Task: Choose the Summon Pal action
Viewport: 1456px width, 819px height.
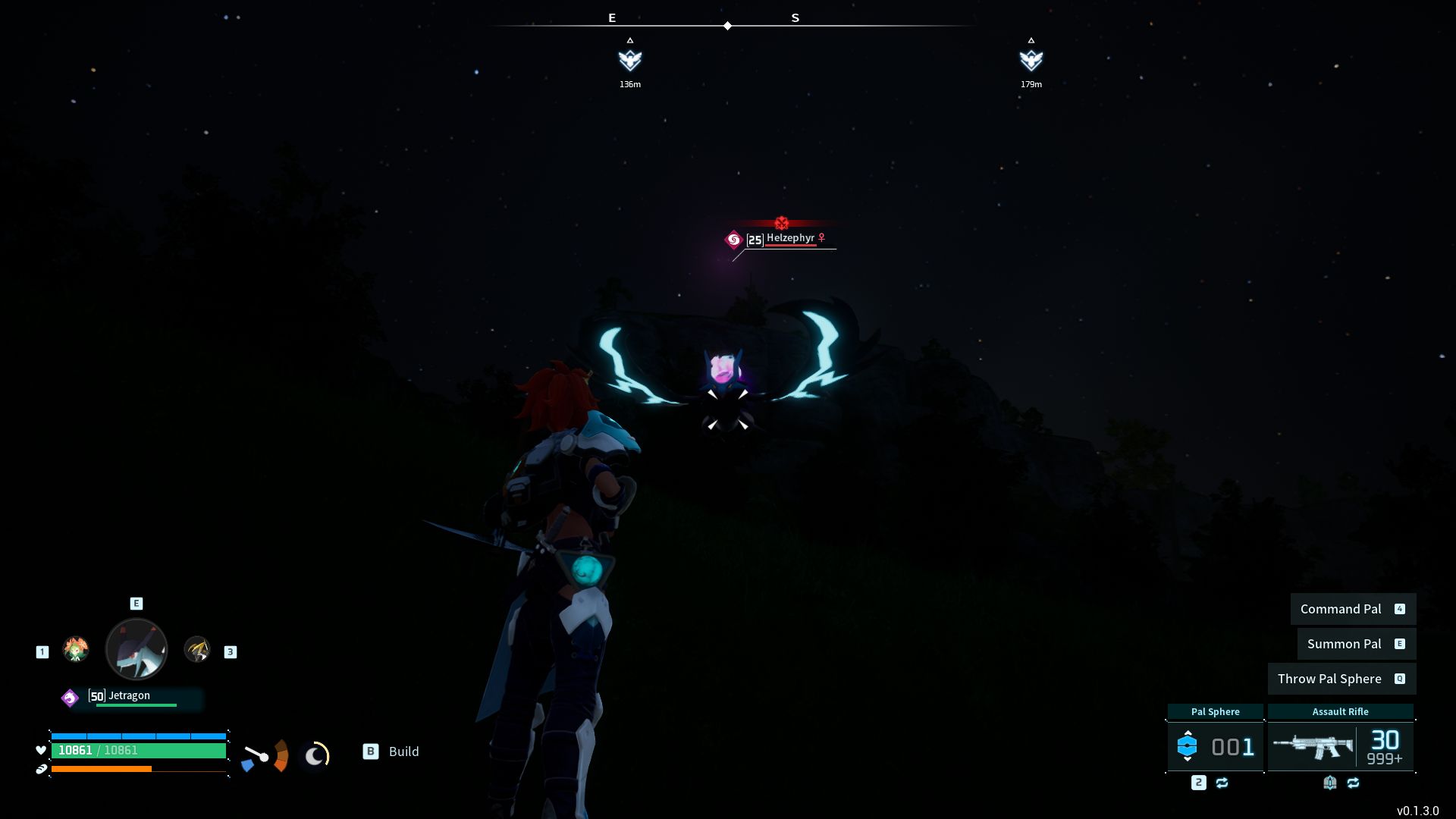Action: point(1356,644)
